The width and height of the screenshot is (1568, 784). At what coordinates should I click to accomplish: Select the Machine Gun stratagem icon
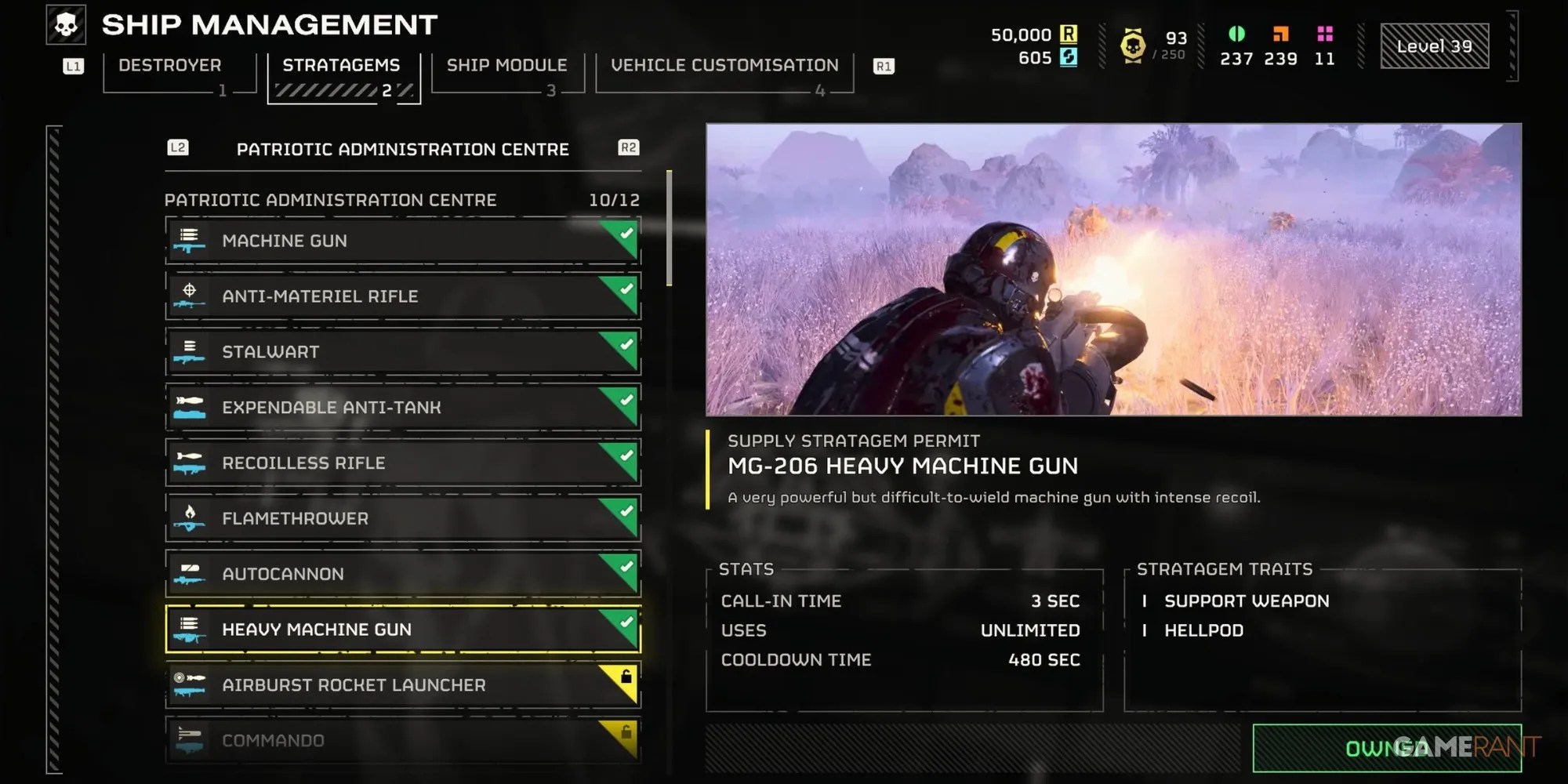[191, 241]
